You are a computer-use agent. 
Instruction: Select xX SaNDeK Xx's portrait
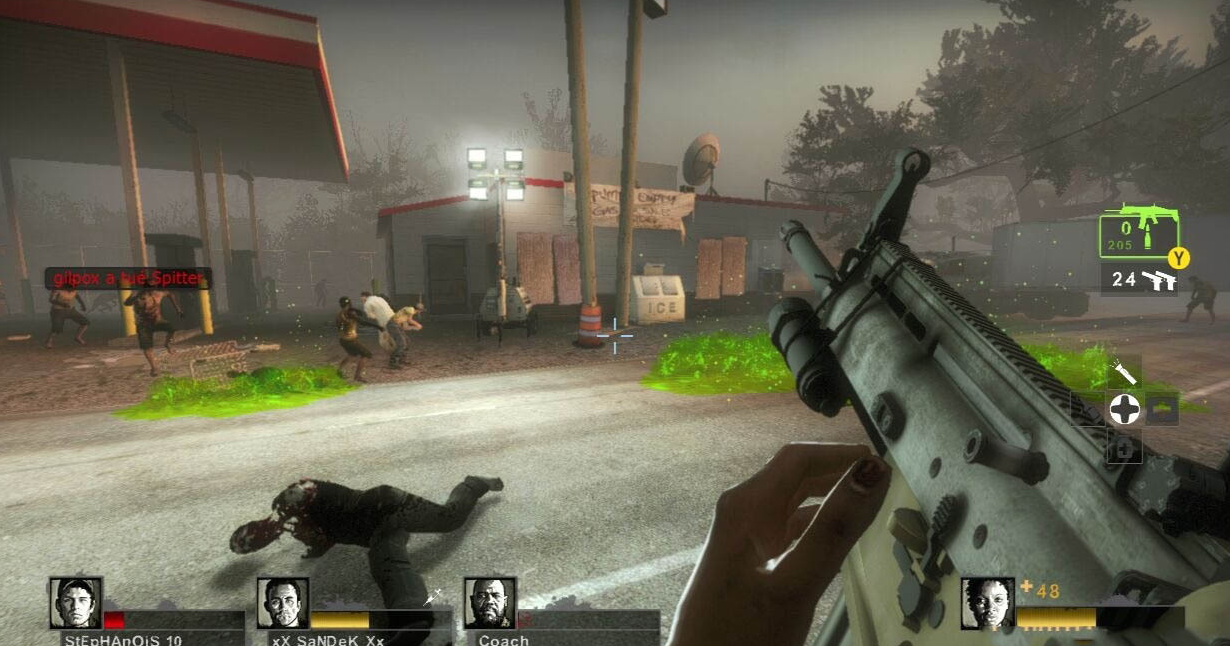tap(283, 603)
